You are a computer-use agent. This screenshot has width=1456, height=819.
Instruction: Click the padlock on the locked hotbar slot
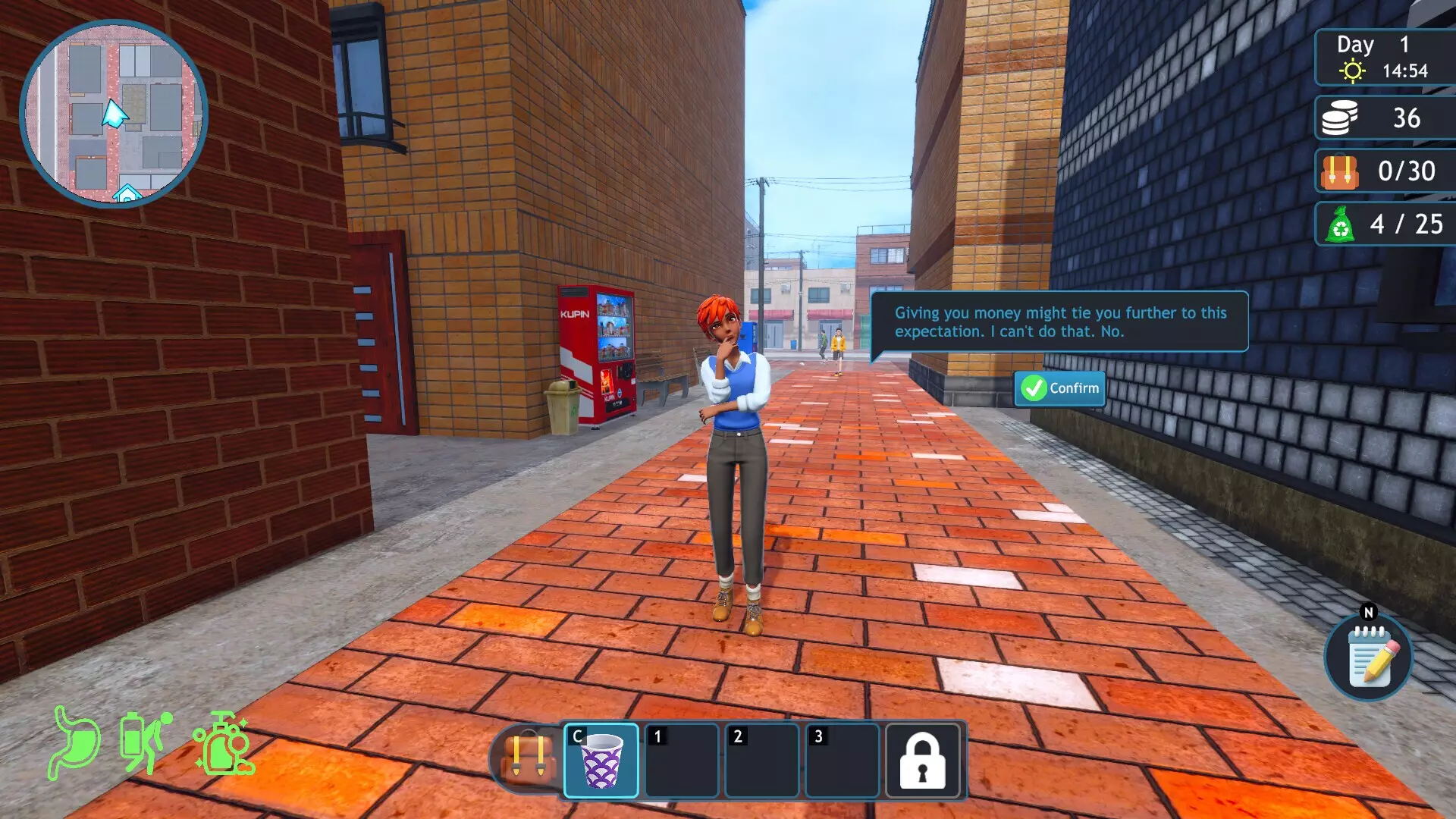[921, 762]
